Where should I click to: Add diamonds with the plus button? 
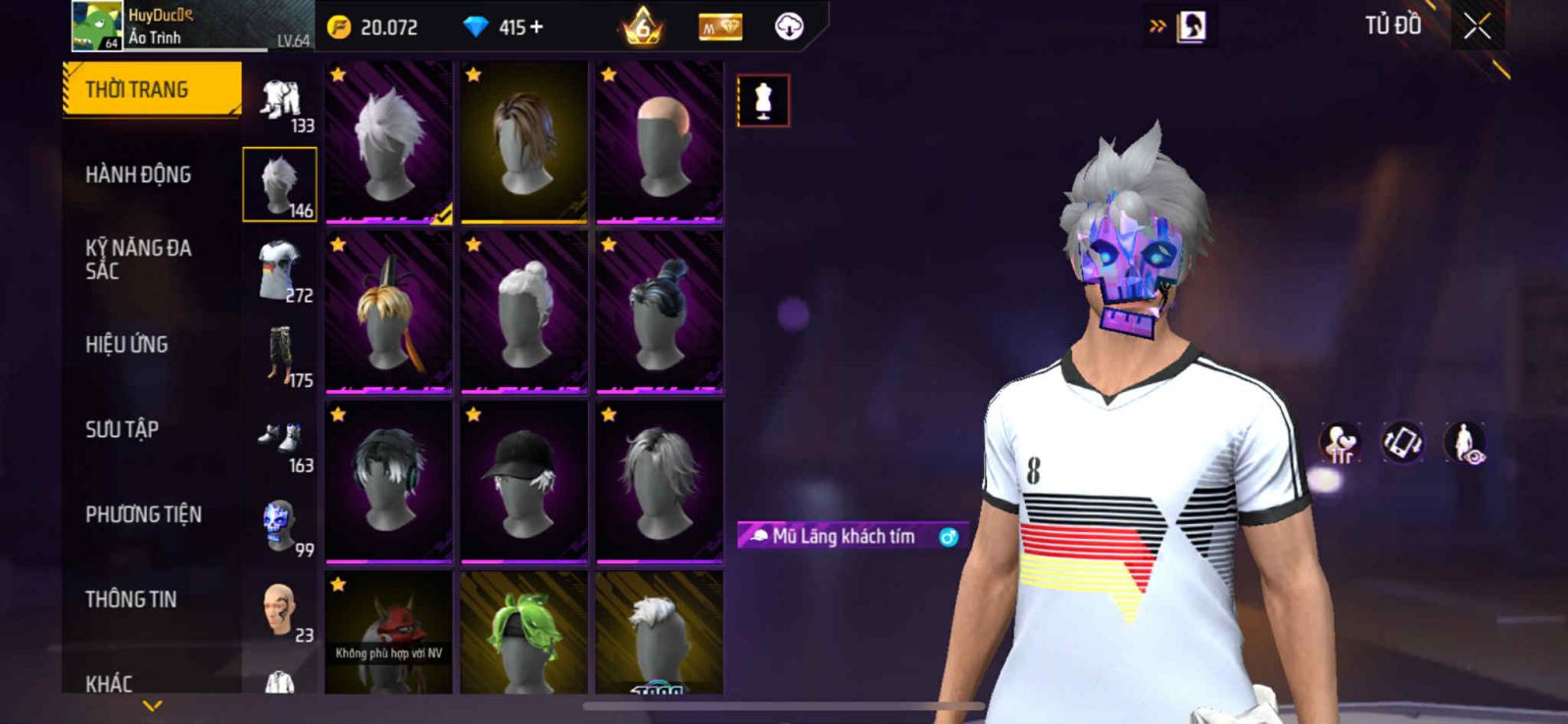click(x=535, y=27)
